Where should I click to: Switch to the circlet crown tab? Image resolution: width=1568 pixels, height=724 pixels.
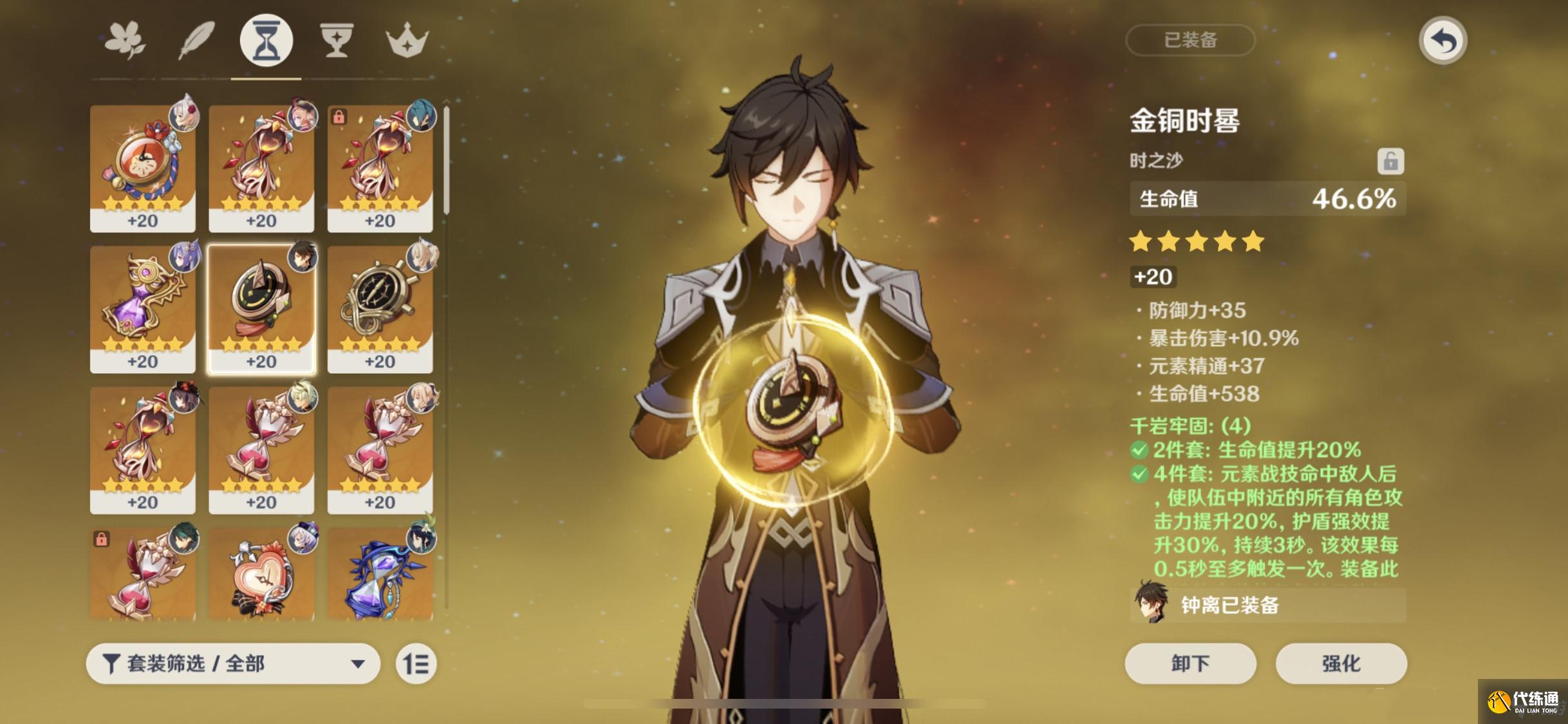[x=407, y=40]
